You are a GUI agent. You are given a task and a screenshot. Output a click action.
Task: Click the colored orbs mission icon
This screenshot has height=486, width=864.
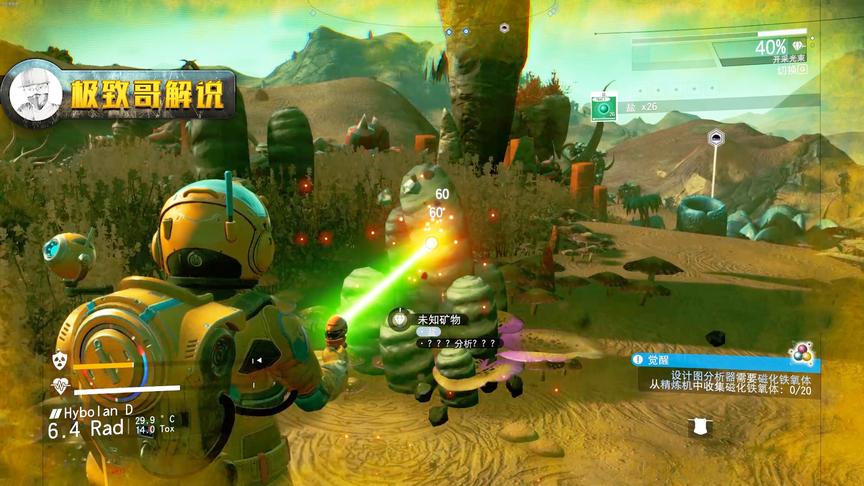tap(800, 353)
